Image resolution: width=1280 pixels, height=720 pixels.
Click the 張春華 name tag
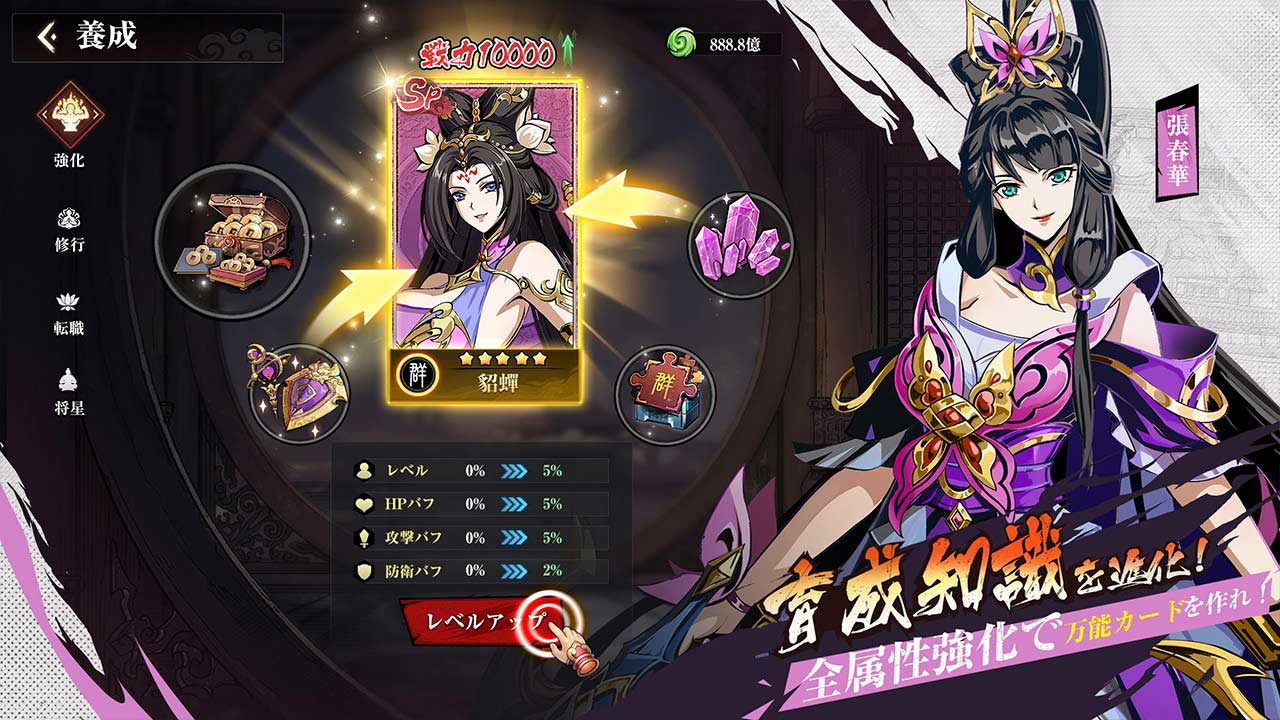(1179, 146)
